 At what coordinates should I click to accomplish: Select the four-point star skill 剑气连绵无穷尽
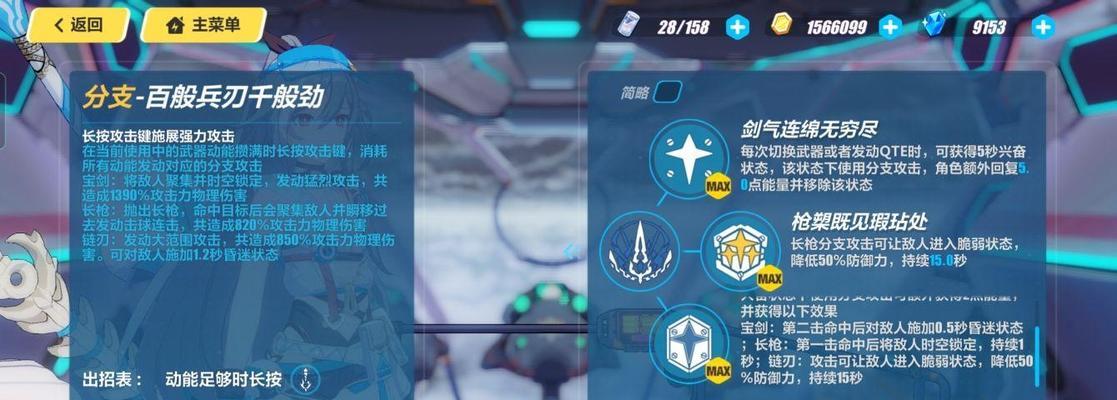[x=687, y=157]
